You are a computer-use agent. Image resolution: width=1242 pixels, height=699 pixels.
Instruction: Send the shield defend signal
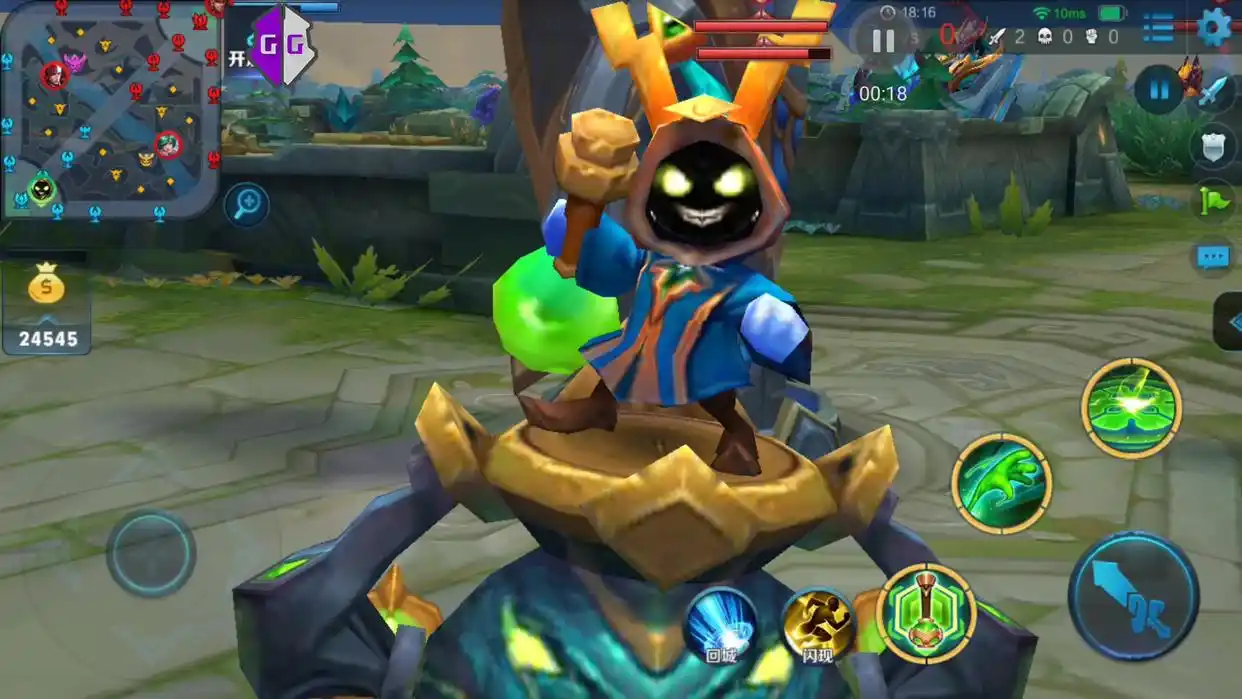click(x=1213, y=147)
